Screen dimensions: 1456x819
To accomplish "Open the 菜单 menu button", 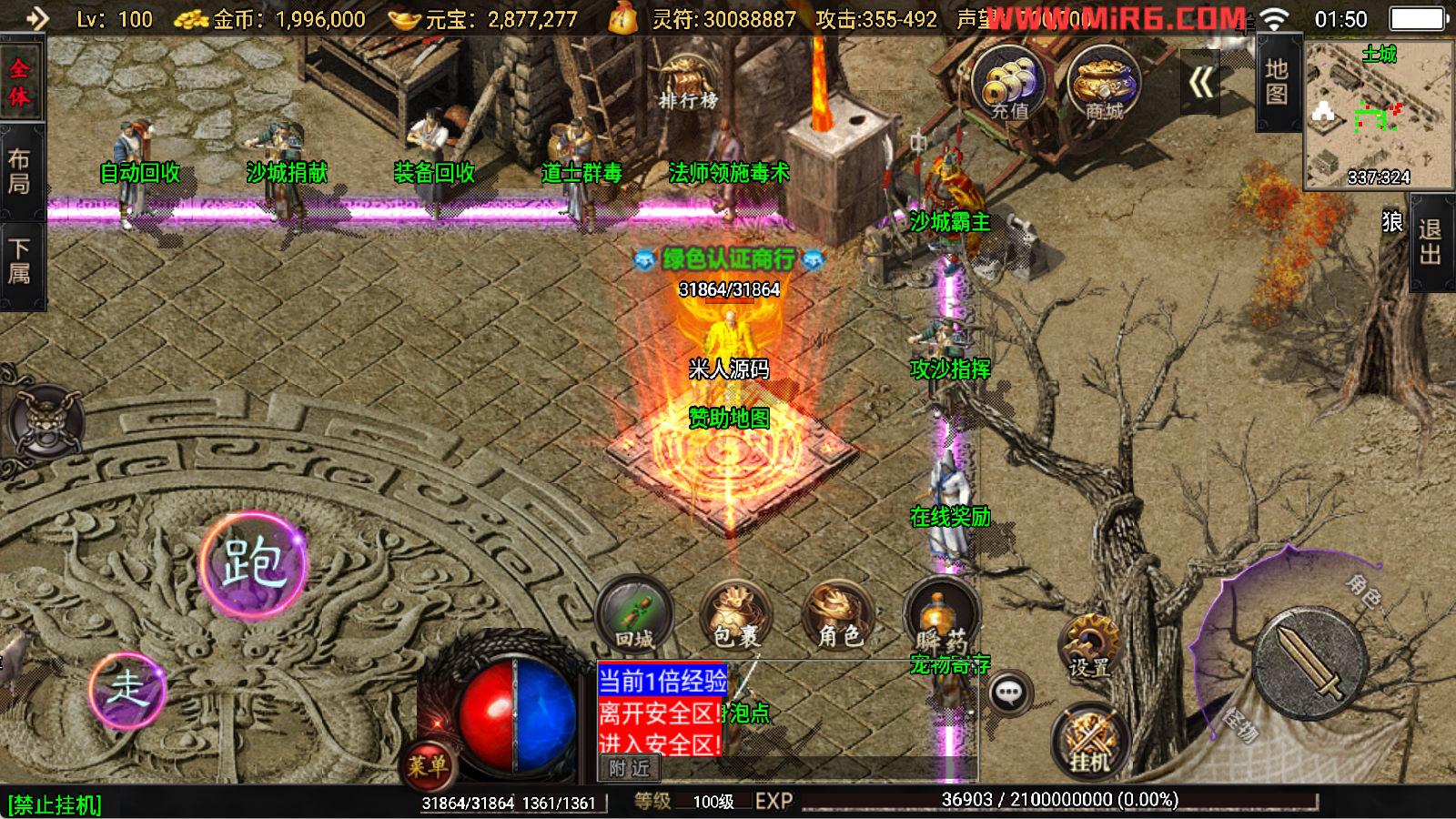I will tap(427, 765).
